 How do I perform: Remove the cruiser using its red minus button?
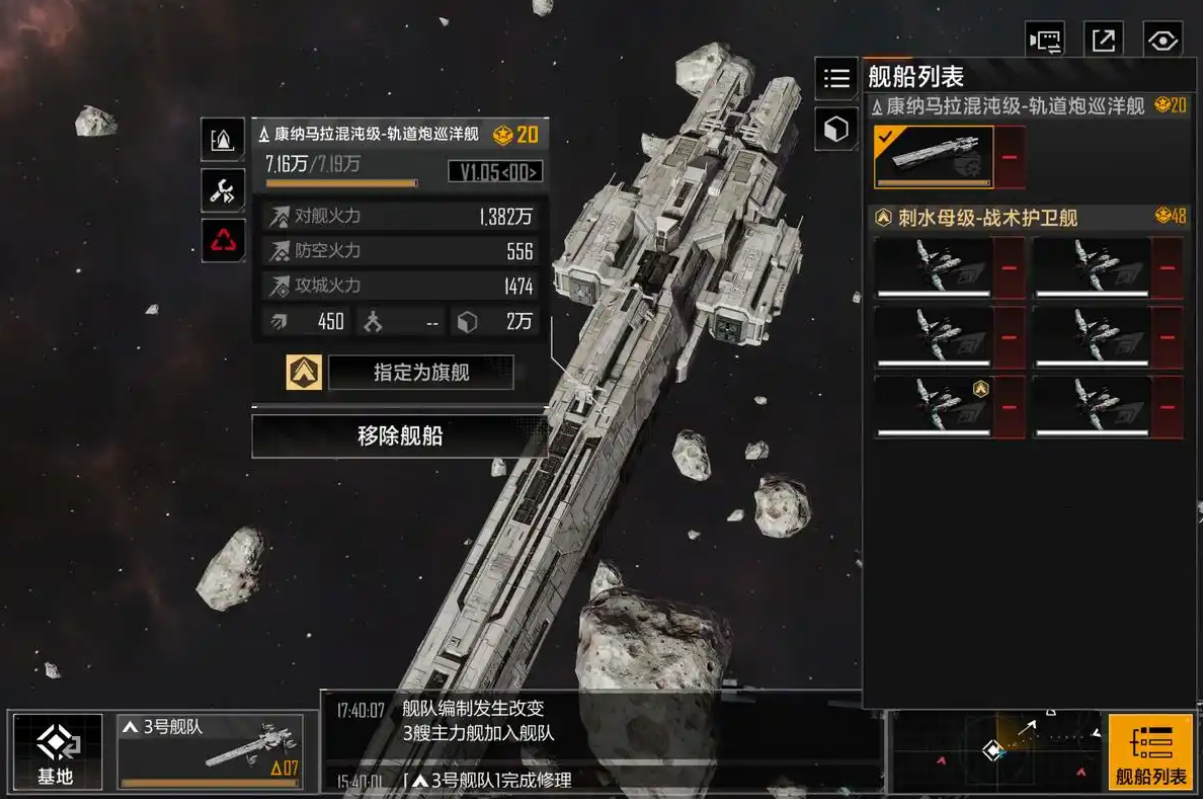tap(1010, 157)
